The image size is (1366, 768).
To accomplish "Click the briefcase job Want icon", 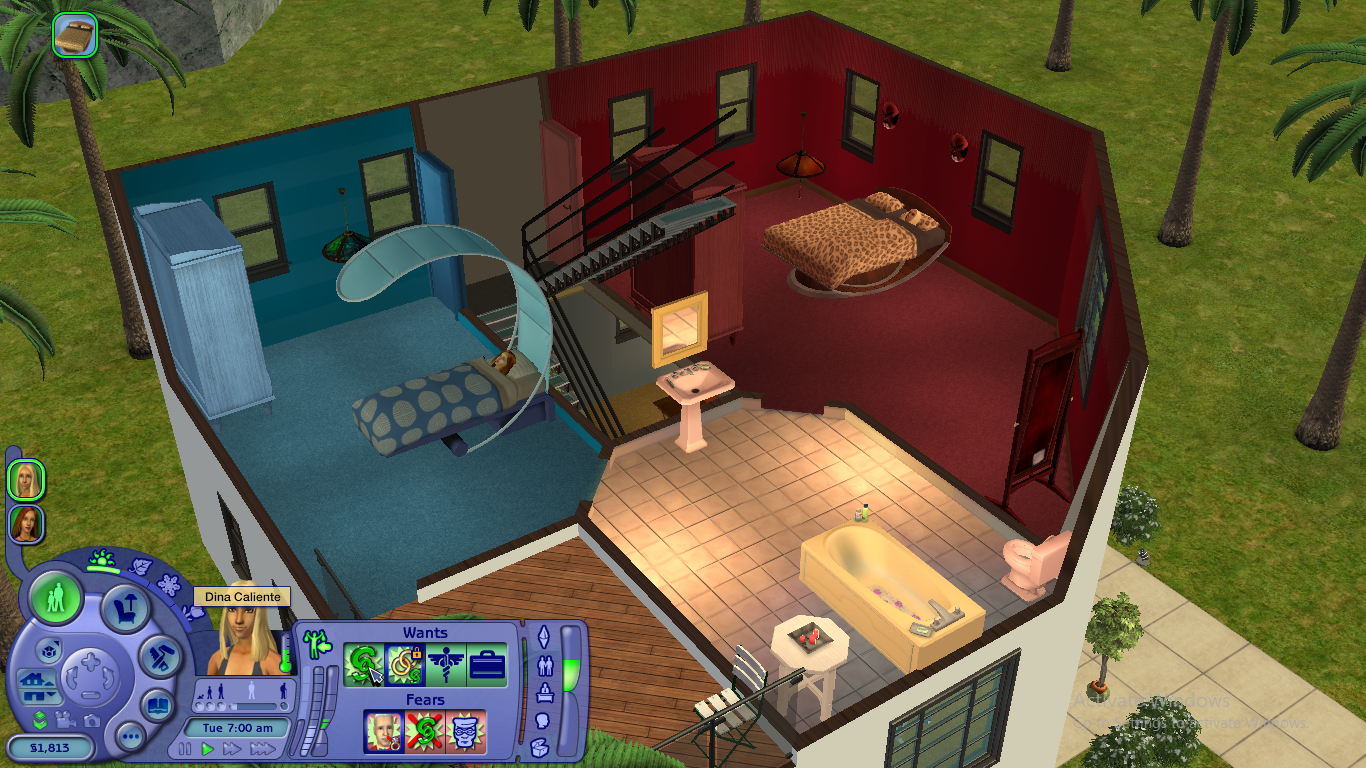I will tap(486, 664).
